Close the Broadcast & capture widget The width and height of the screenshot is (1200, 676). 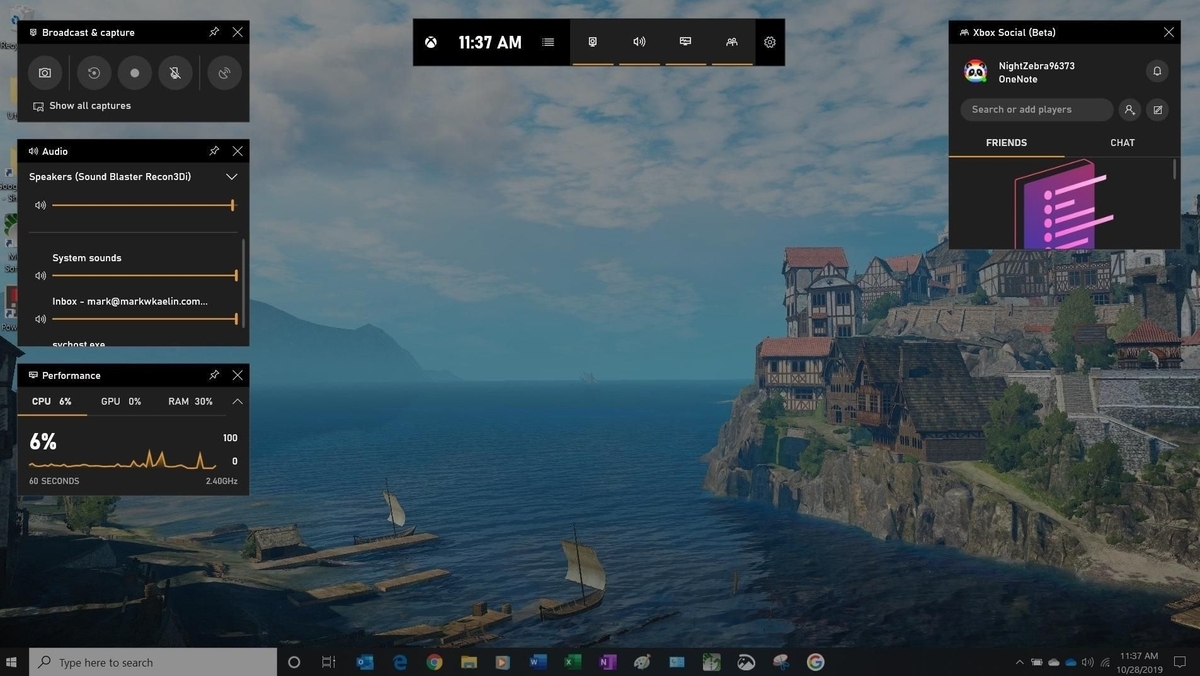[237, 32]
